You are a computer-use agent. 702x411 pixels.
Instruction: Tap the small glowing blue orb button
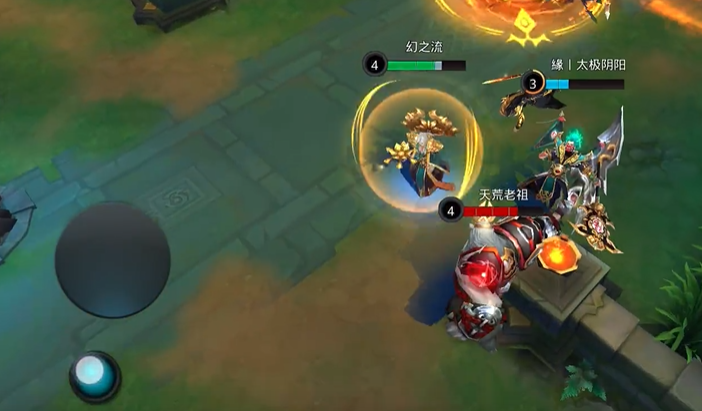click(94, 374)
